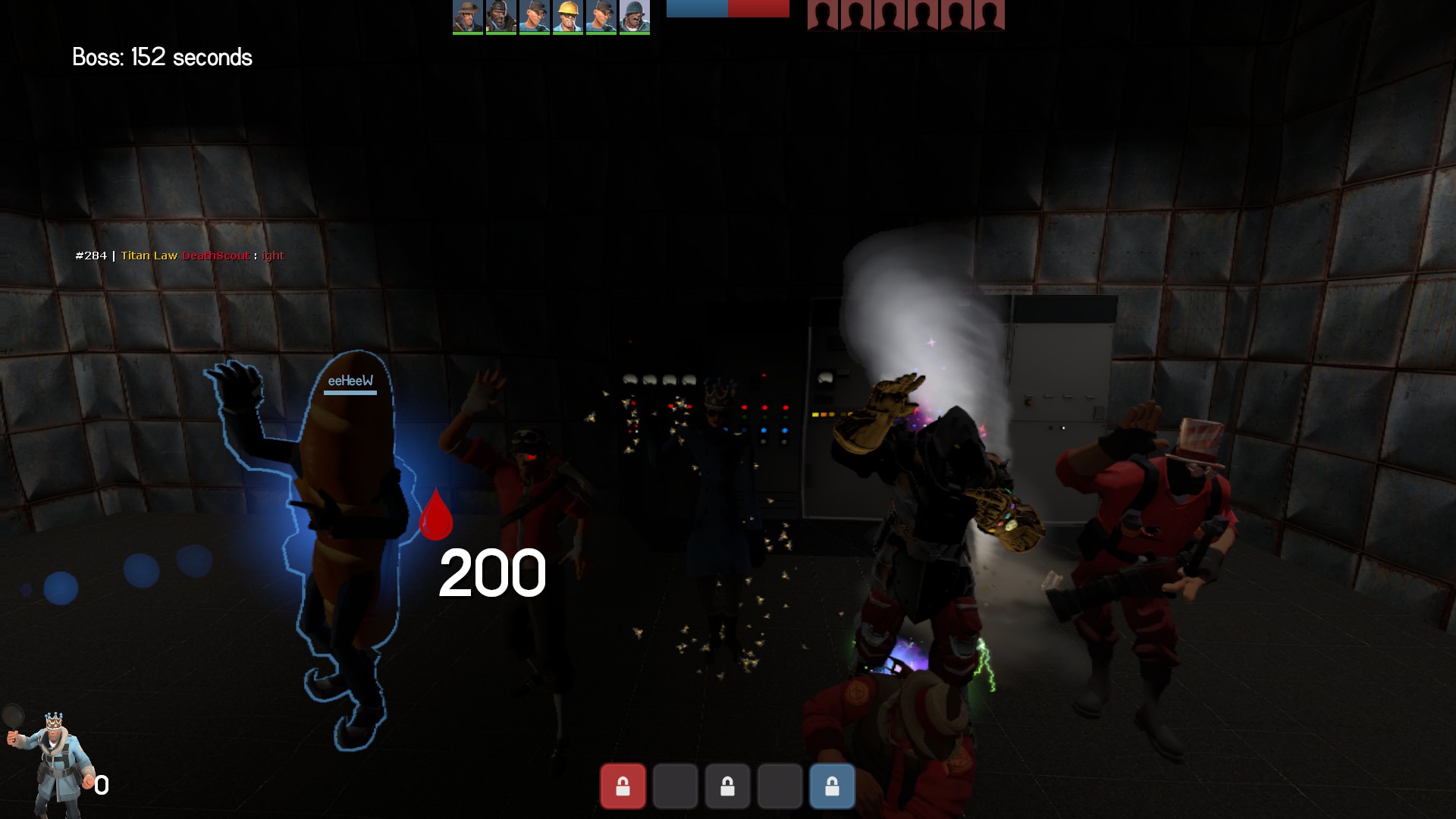Select the eeHeeW player name tag
The height and width of the screenshot is (819, 1456).
350,381
